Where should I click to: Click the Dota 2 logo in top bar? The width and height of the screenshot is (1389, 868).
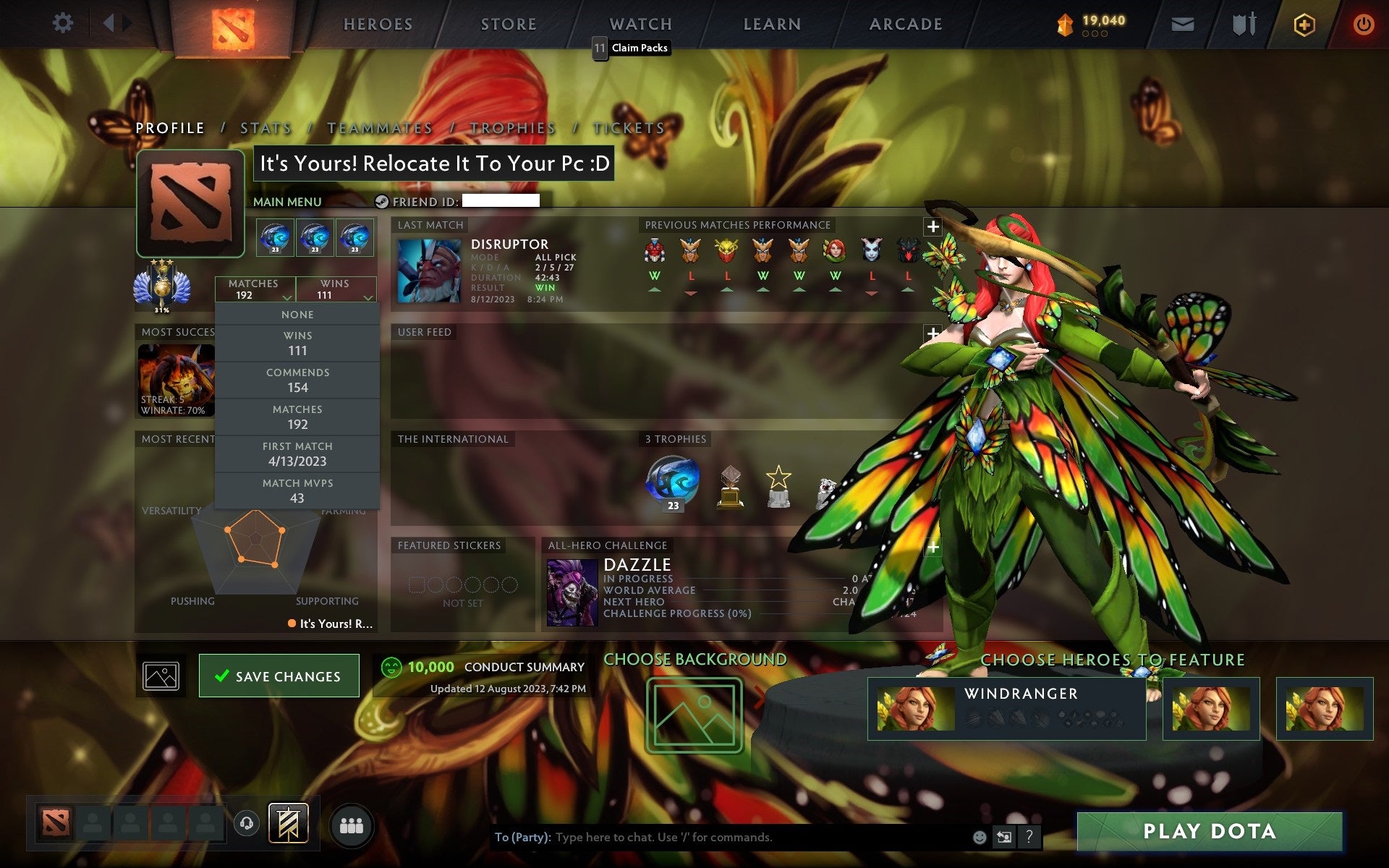click(x=234, y=23)
